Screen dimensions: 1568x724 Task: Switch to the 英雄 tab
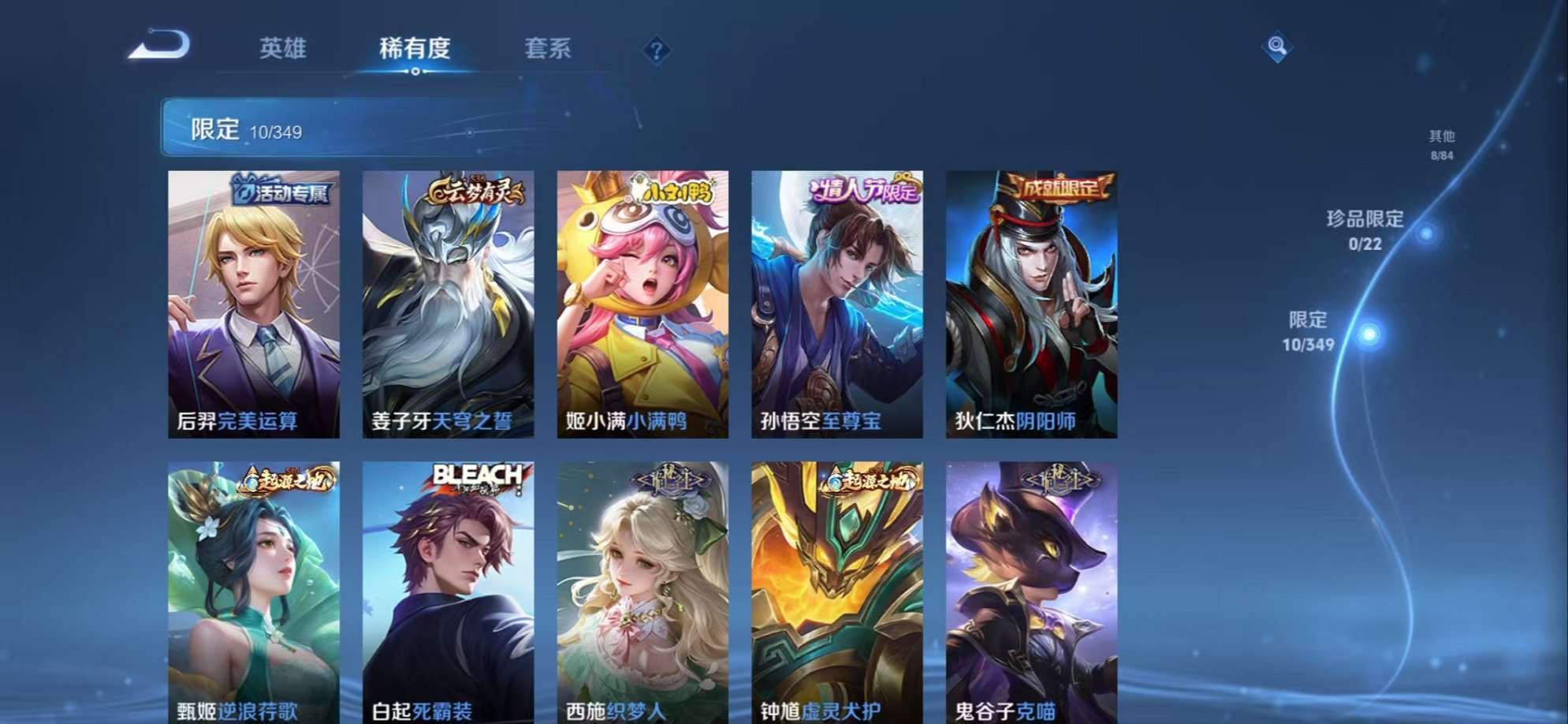tap(285, 49)
